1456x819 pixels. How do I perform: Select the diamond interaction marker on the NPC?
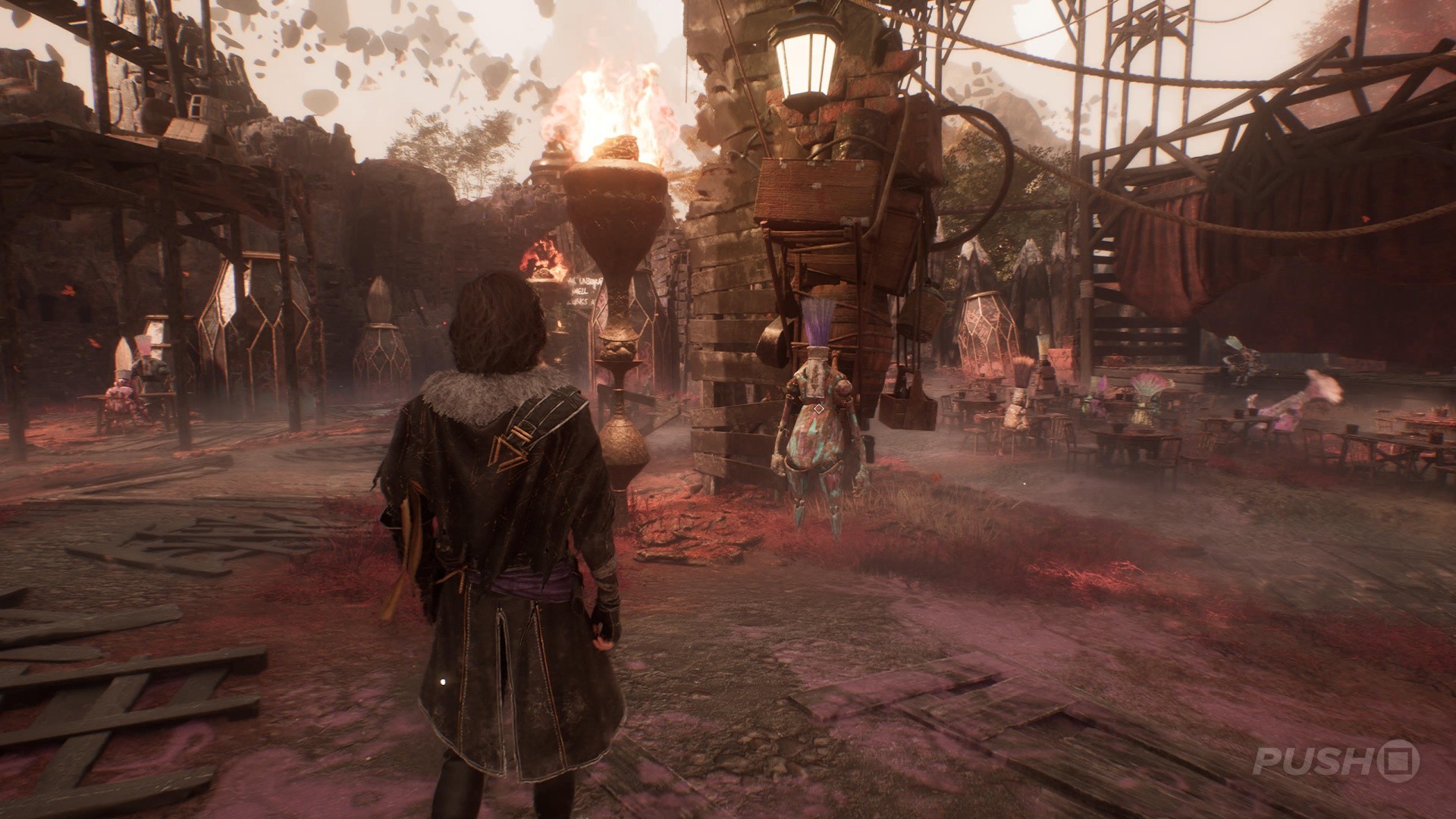[819, 409]
